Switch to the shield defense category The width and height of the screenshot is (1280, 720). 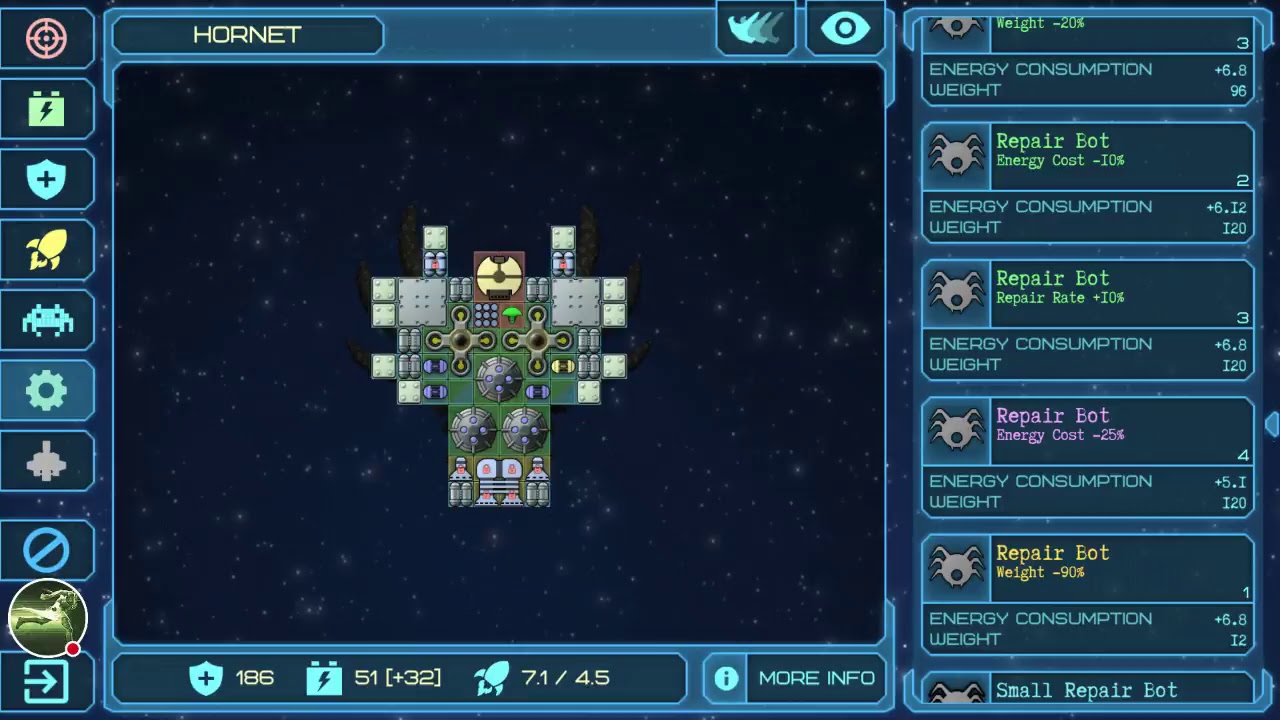pos(46,180)
